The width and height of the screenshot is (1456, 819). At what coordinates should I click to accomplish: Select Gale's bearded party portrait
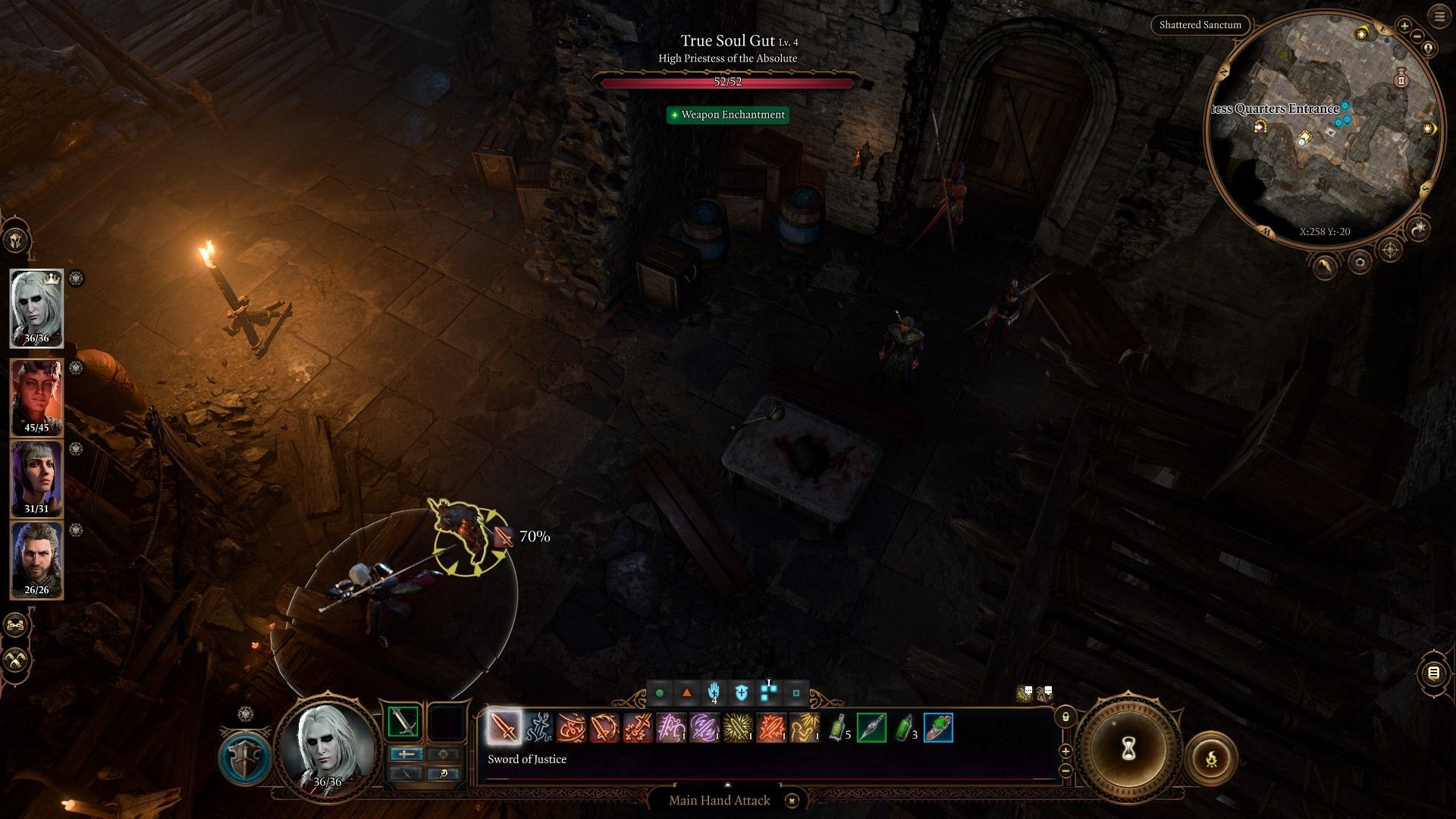click(36, 559)
